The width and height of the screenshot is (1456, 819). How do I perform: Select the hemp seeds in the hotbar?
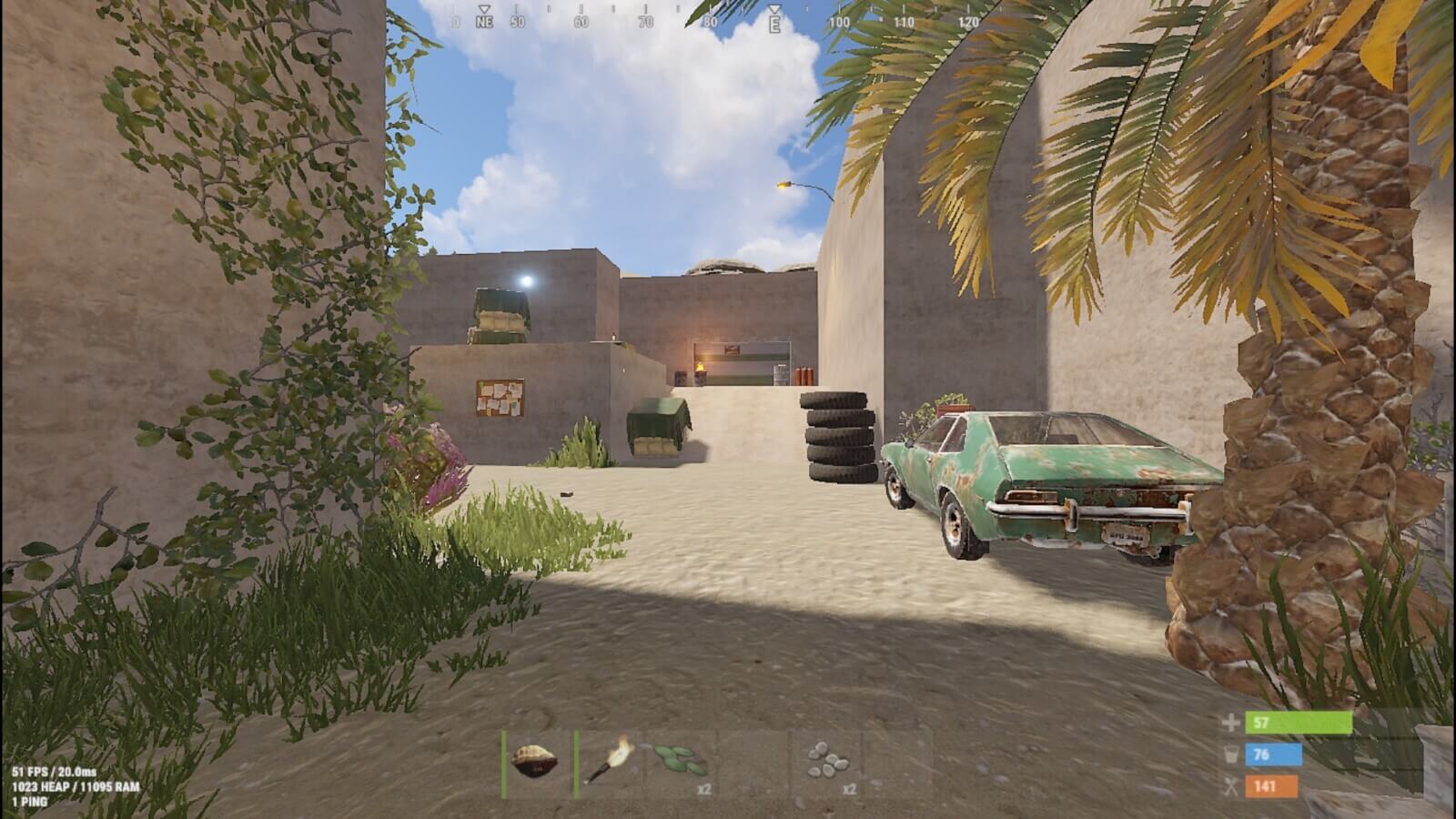pyautogui.click(x=681, y=760)
